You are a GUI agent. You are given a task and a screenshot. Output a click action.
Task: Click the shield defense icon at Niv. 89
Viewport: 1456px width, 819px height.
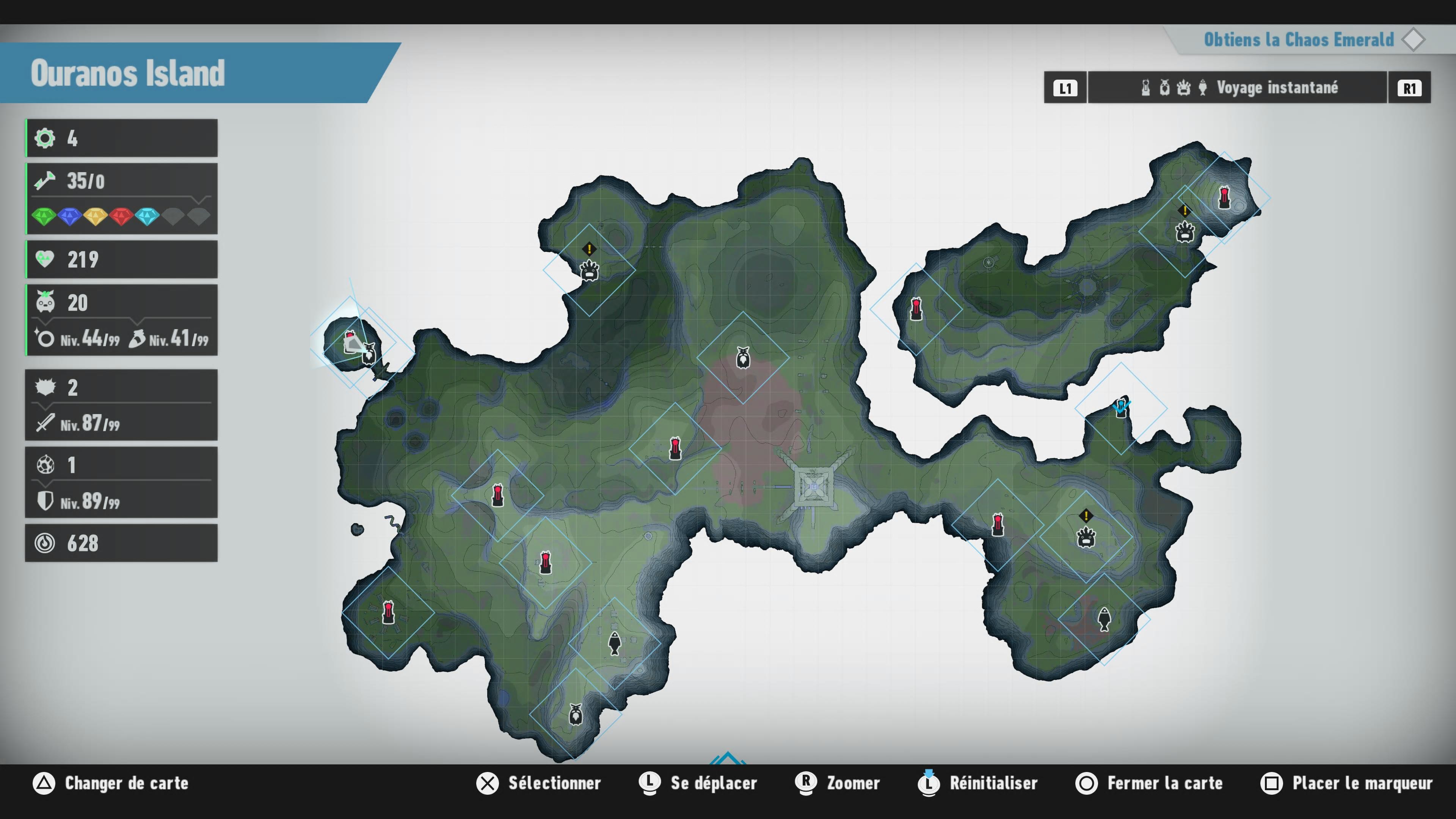(x=45, y=501)
